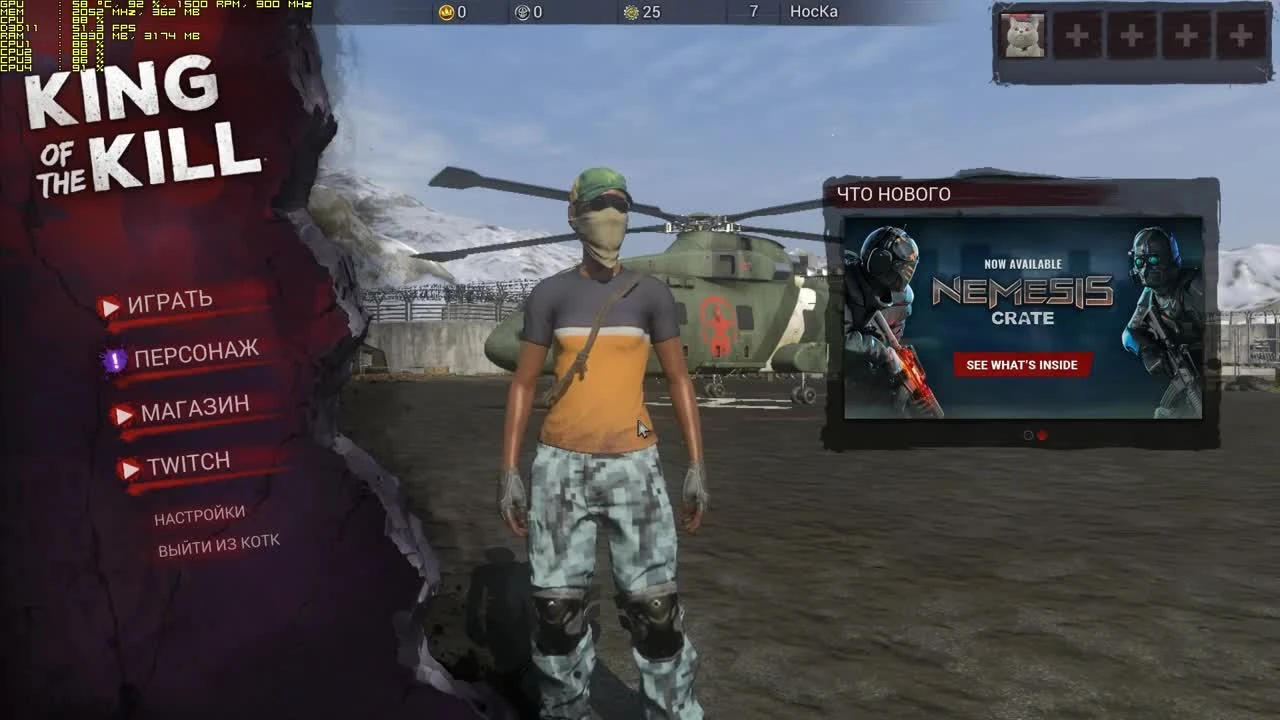Click the HocKa username in top bar
Image resolution: width=1280 pixels, height=720 pixels.
[812, 13]
